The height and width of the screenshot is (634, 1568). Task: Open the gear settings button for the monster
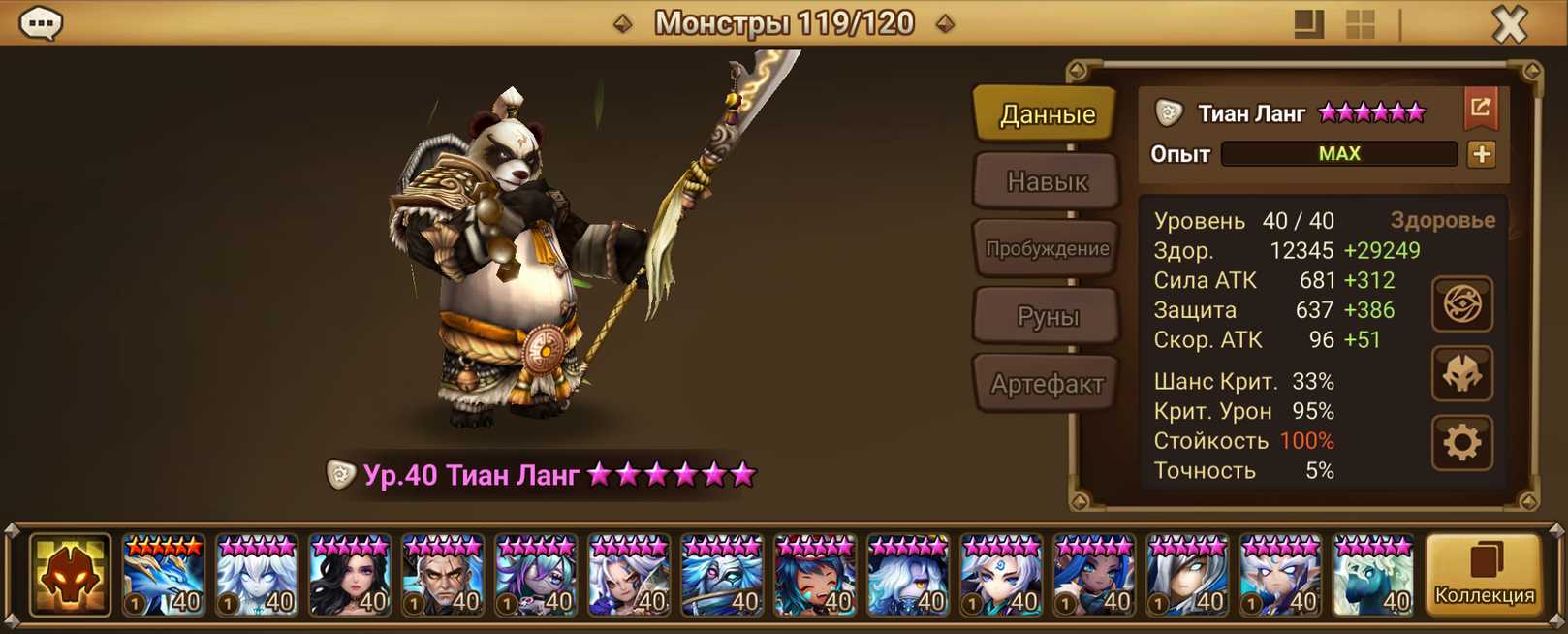[1461, 443]
